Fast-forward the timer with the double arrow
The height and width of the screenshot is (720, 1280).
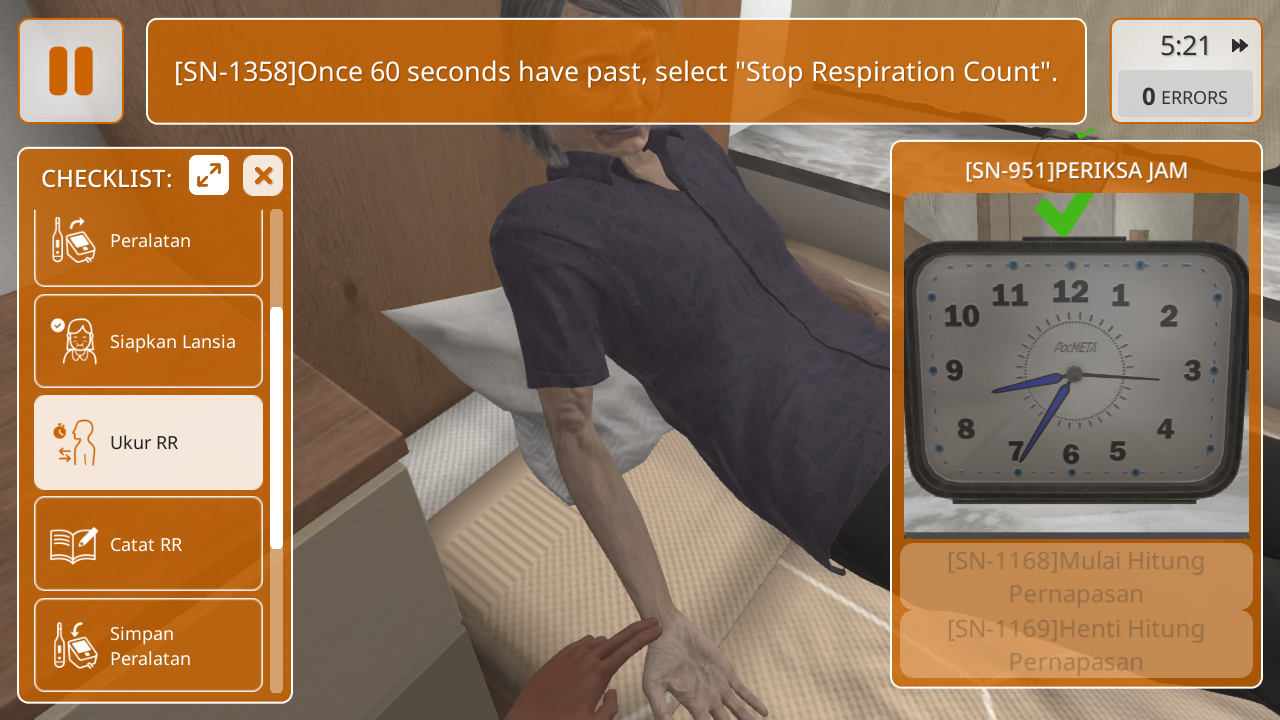[x=1240, y=46]
